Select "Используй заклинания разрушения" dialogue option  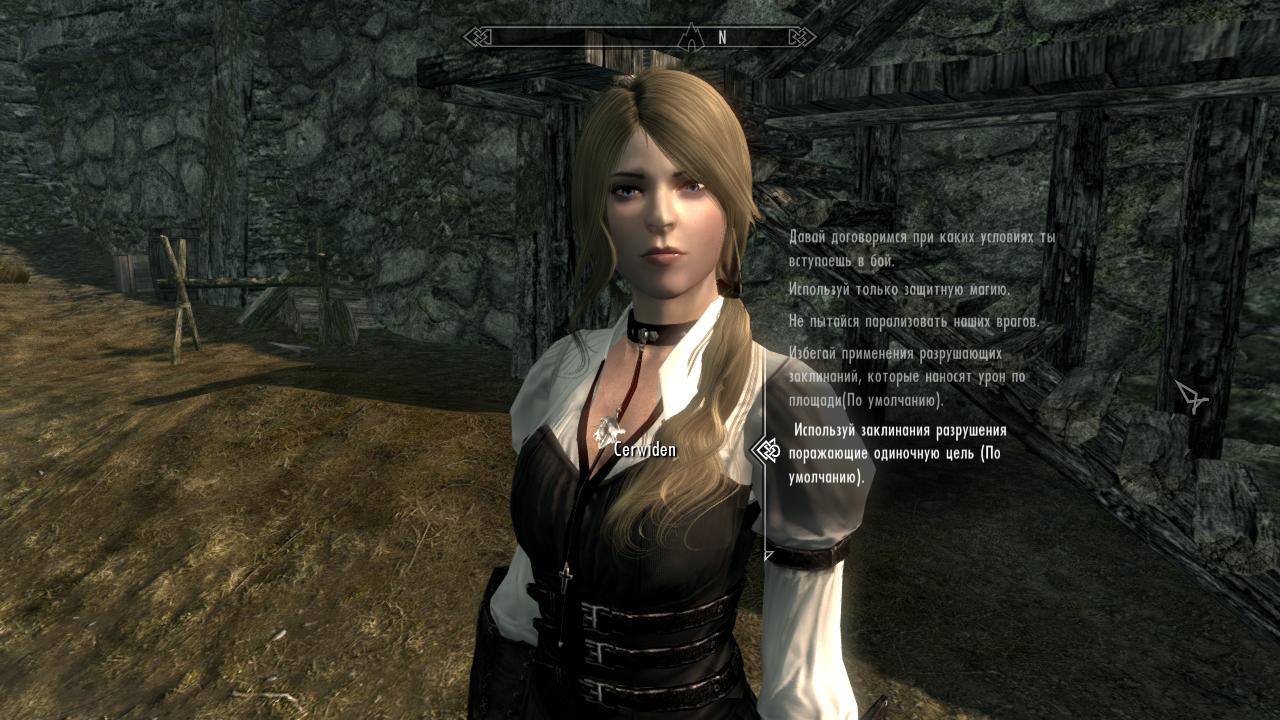click(896, 453)
